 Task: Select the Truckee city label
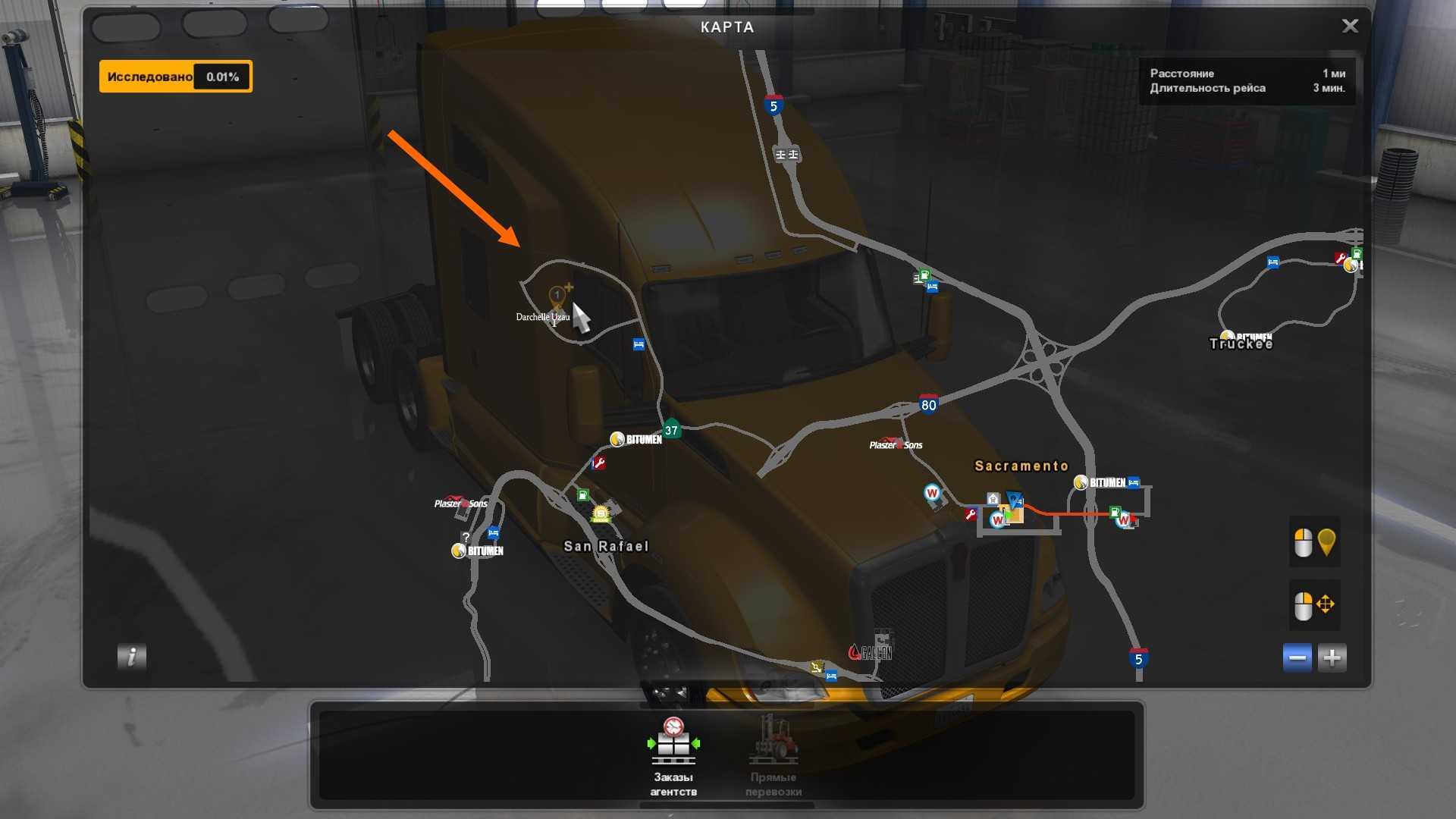pyautogui.click(x=1241, y=344)
